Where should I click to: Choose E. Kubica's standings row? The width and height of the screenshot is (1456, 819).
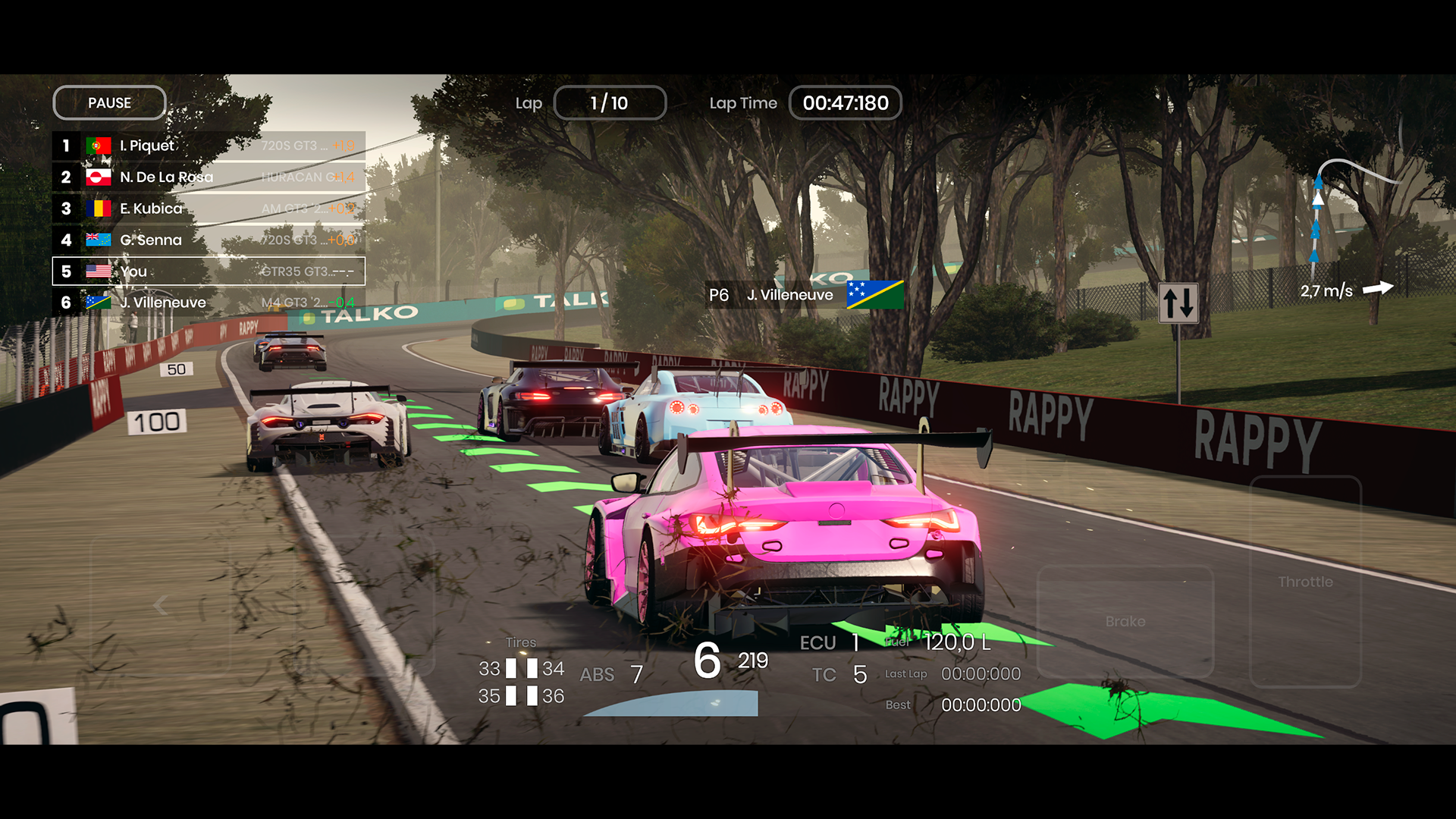coord(209,209)
